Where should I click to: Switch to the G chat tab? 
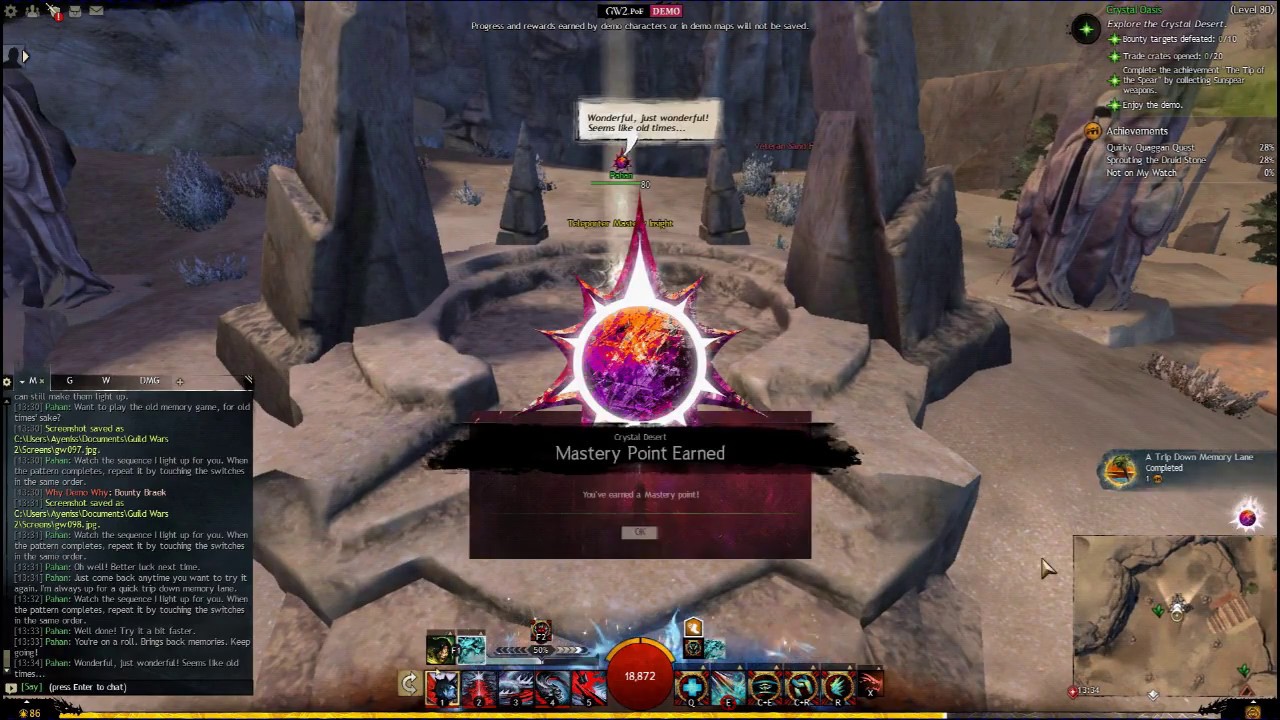click(x=69, y=381)
